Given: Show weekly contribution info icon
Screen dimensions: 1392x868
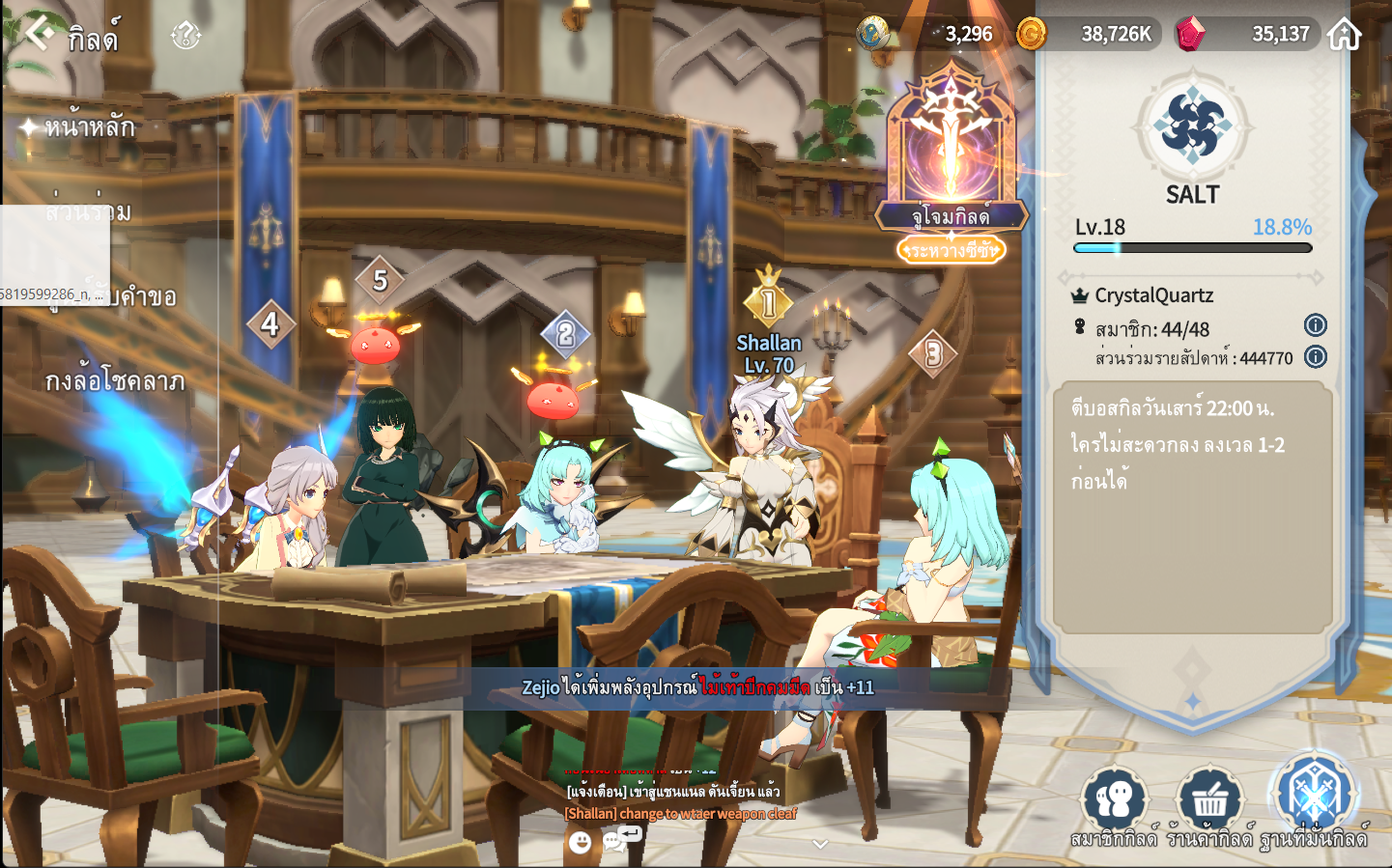Looking at the screenshot, I should (x=1315, y=357).
